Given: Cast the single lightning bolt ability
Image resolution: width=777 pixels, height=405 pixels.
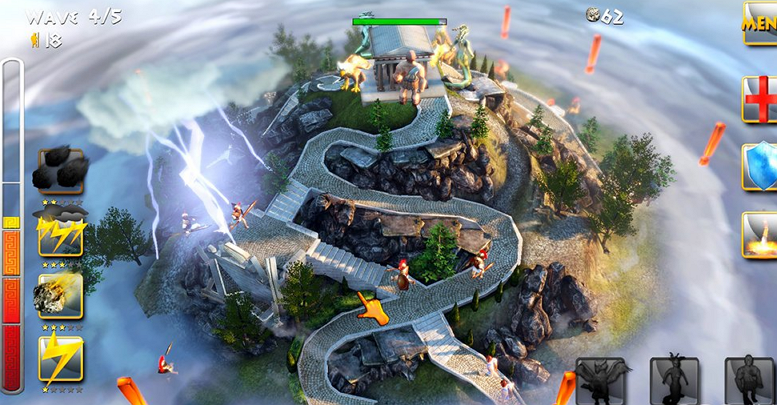Looking at the screenshot, I should tap(60, 357).
